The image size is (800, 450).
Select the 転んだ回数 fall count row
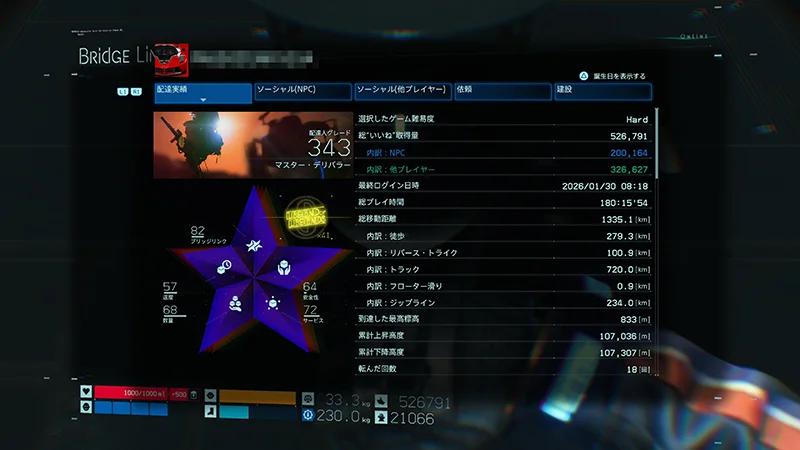(x=503, y=369)
